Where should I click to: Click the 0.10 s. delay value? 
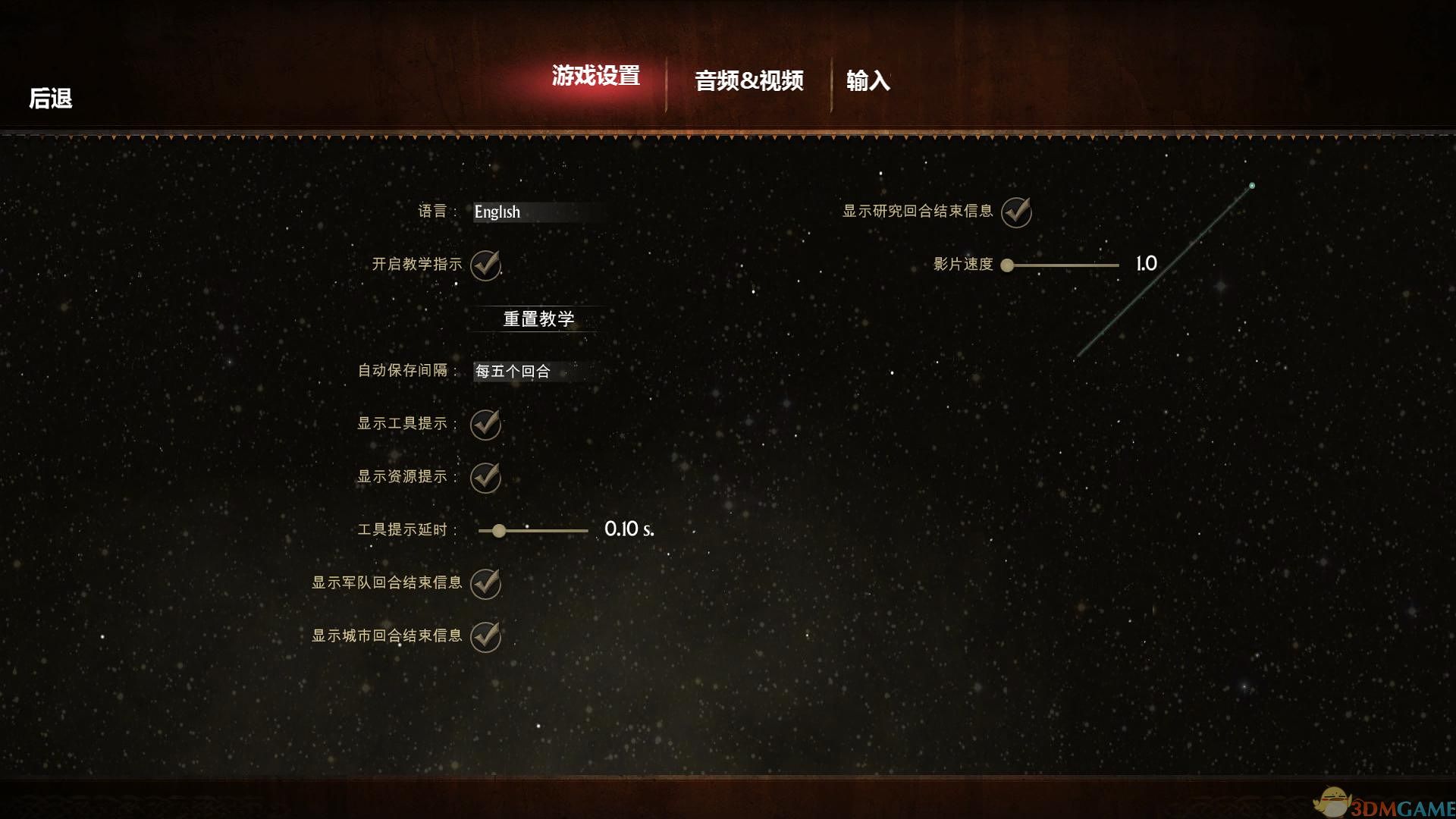[x=628, y=531]
